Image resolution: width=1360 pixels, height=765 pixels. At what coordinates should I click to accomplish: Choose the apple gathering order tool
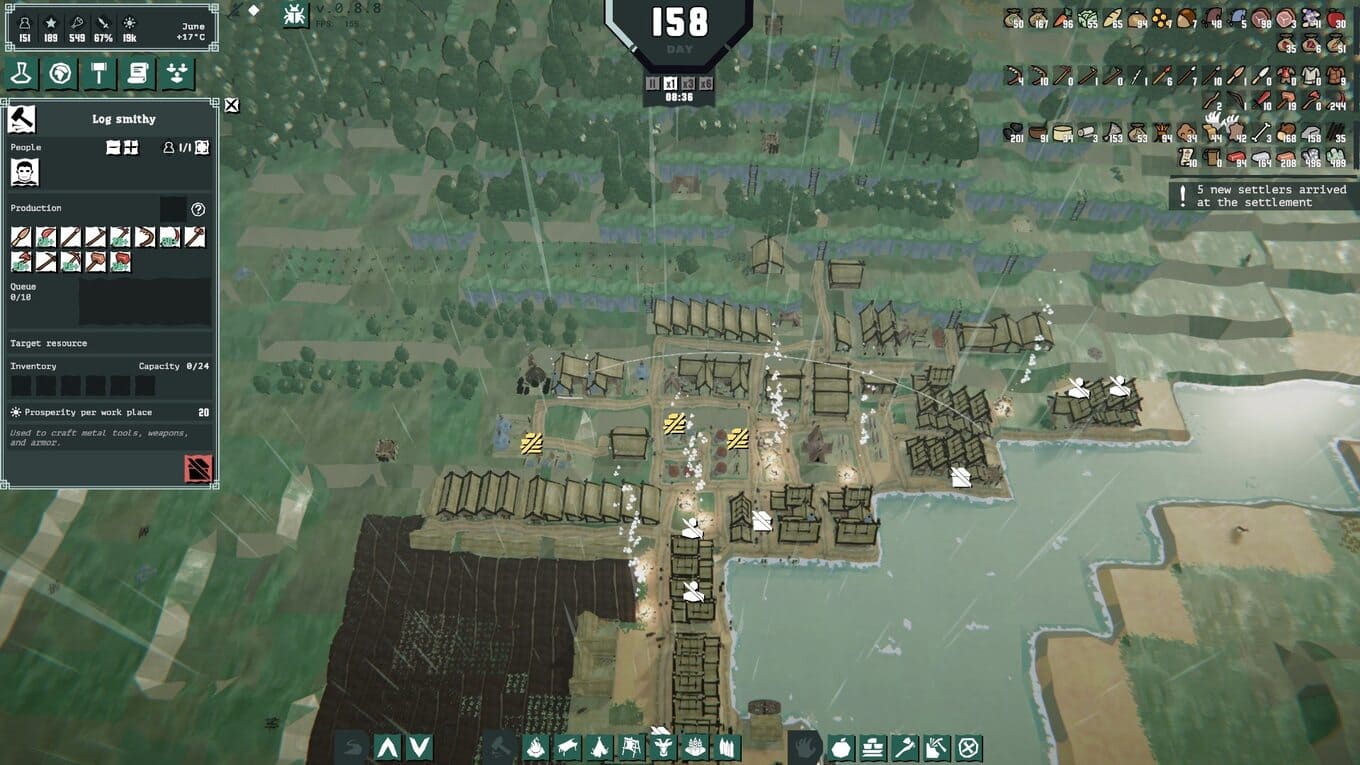point(841,747)
